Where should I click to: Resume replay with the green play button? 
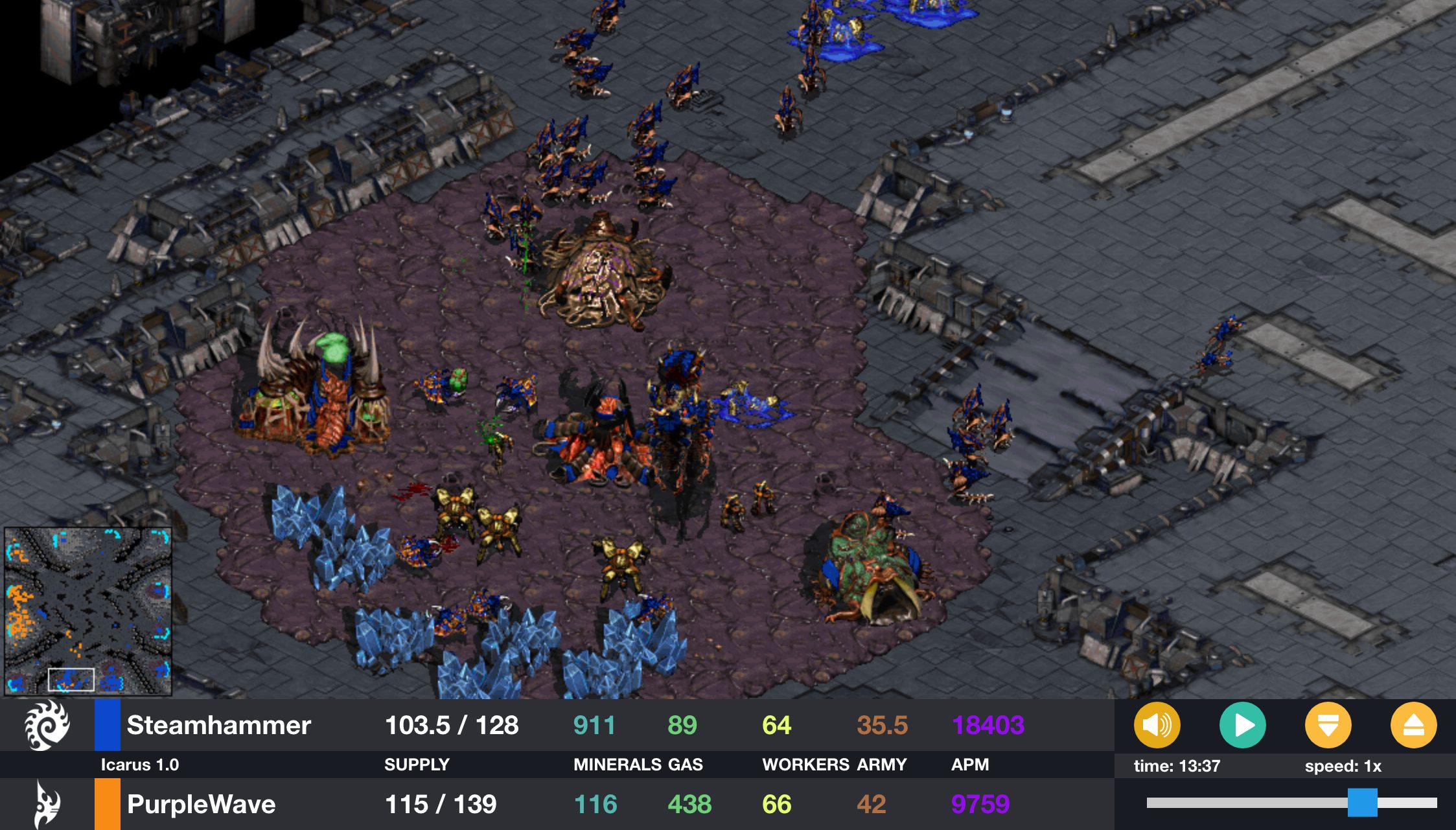coord(1242,725)
